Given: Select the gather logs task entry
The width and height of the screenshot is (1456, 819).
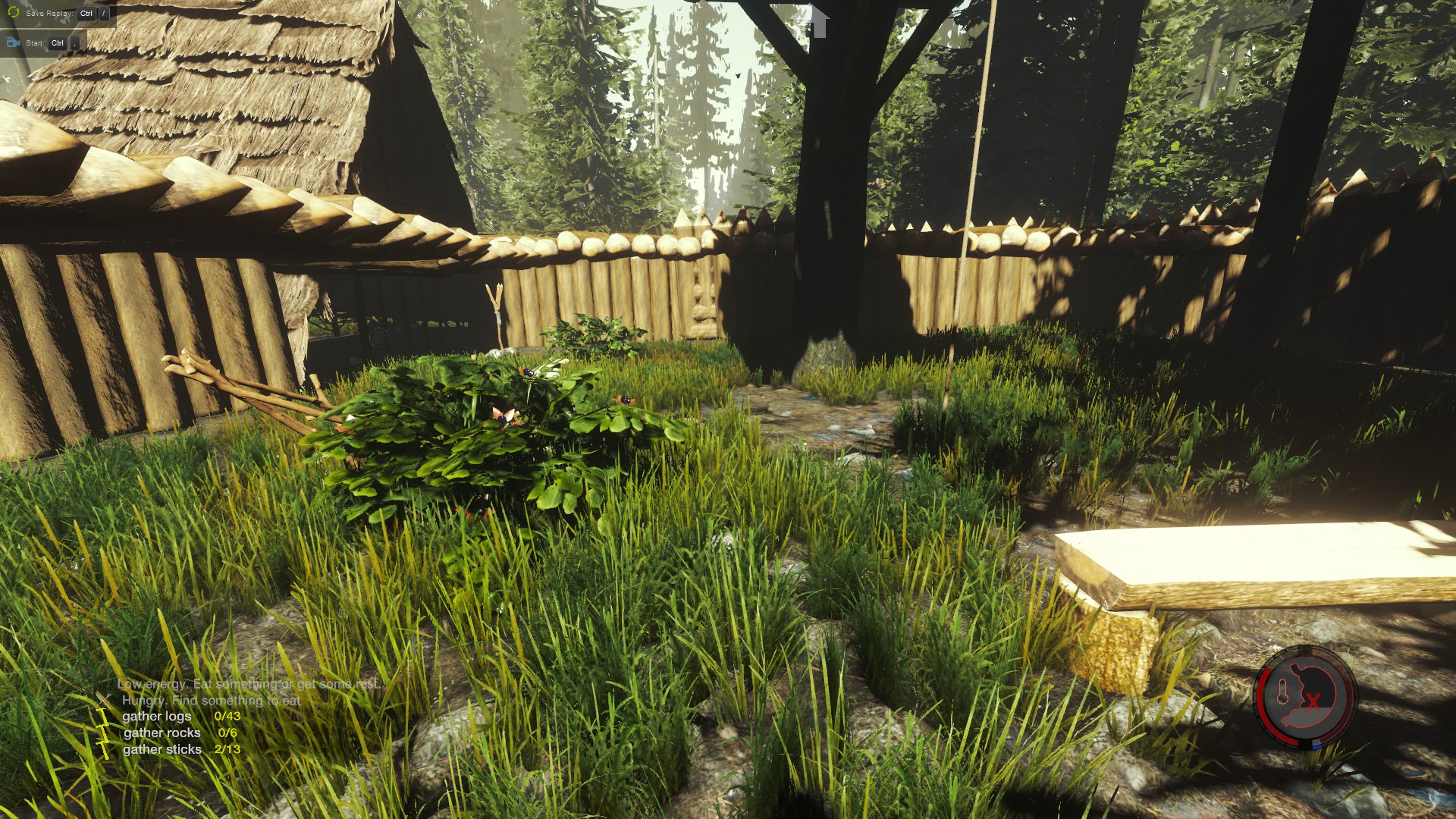Looking at the screenshot, I should click(180, 716).
